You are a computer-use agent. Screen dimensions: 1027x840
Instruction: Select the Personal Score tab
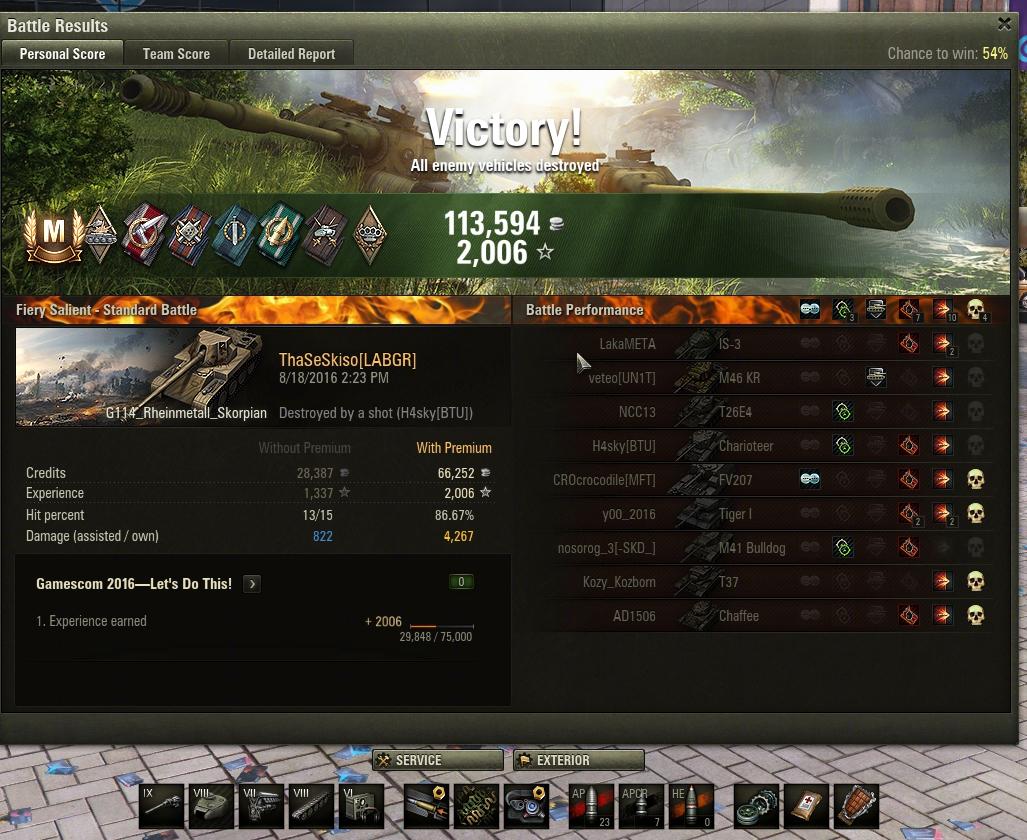(62, 54)
